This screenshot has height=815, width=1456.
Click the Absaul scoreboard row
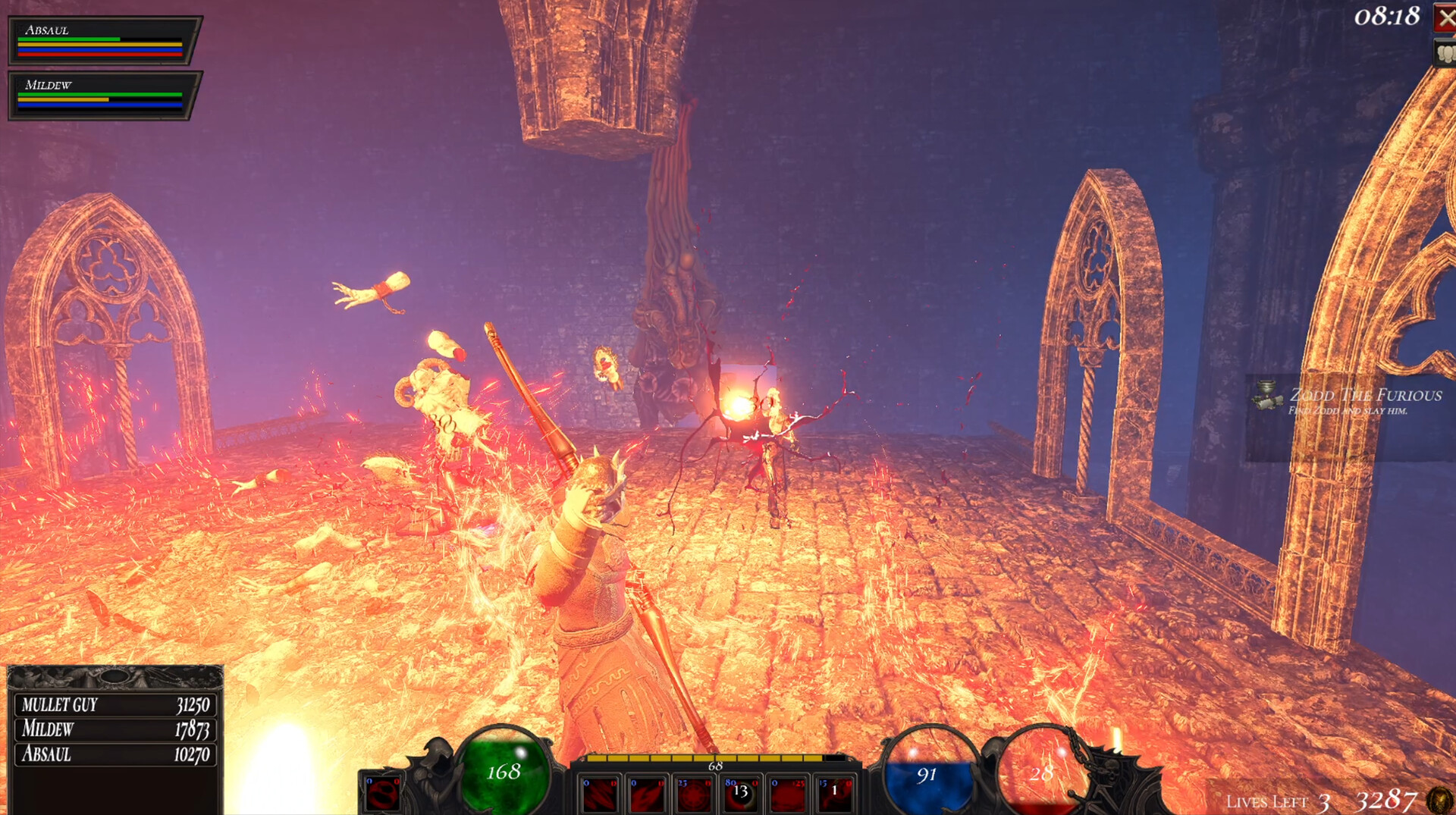coord(115,754)
